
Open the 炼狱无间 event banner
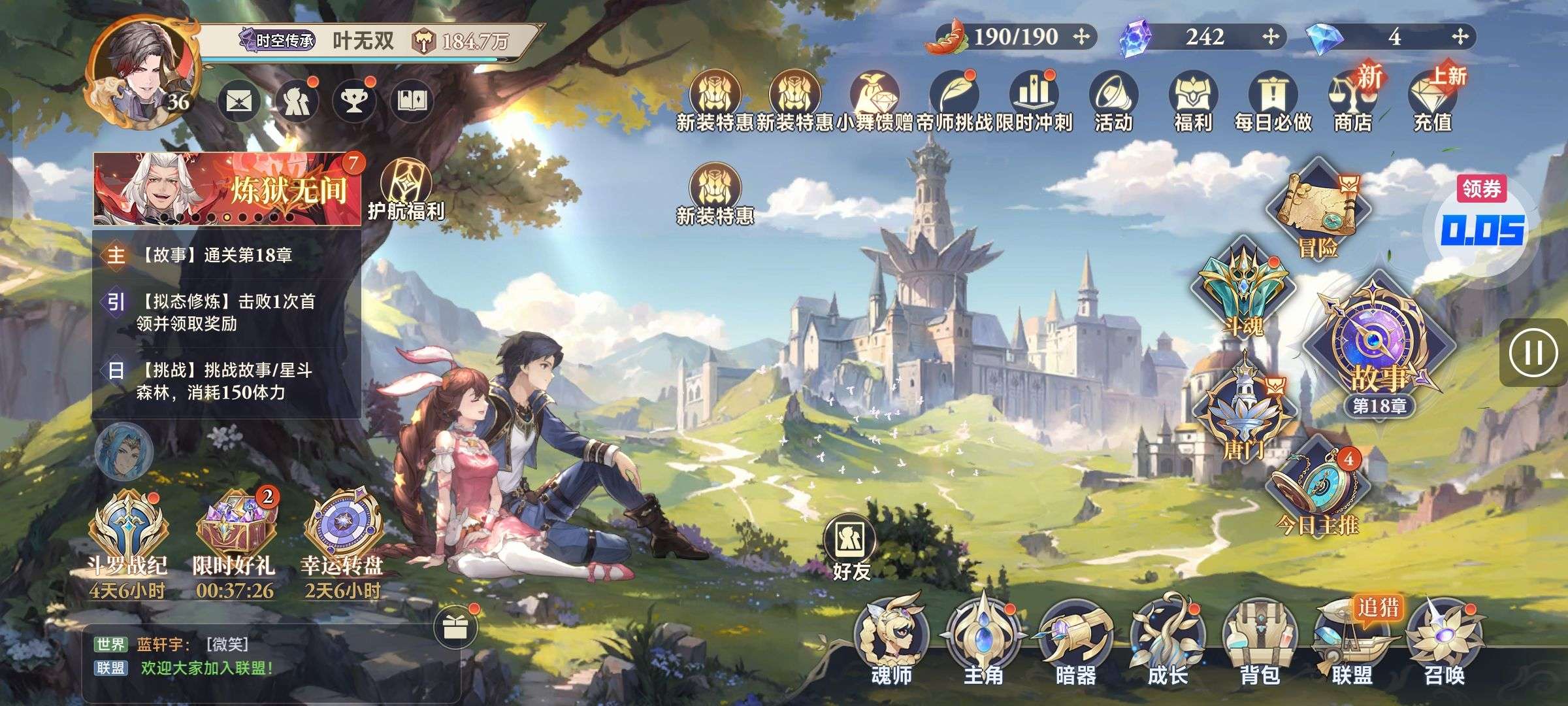pyautogui.click(x=227, y=190)
